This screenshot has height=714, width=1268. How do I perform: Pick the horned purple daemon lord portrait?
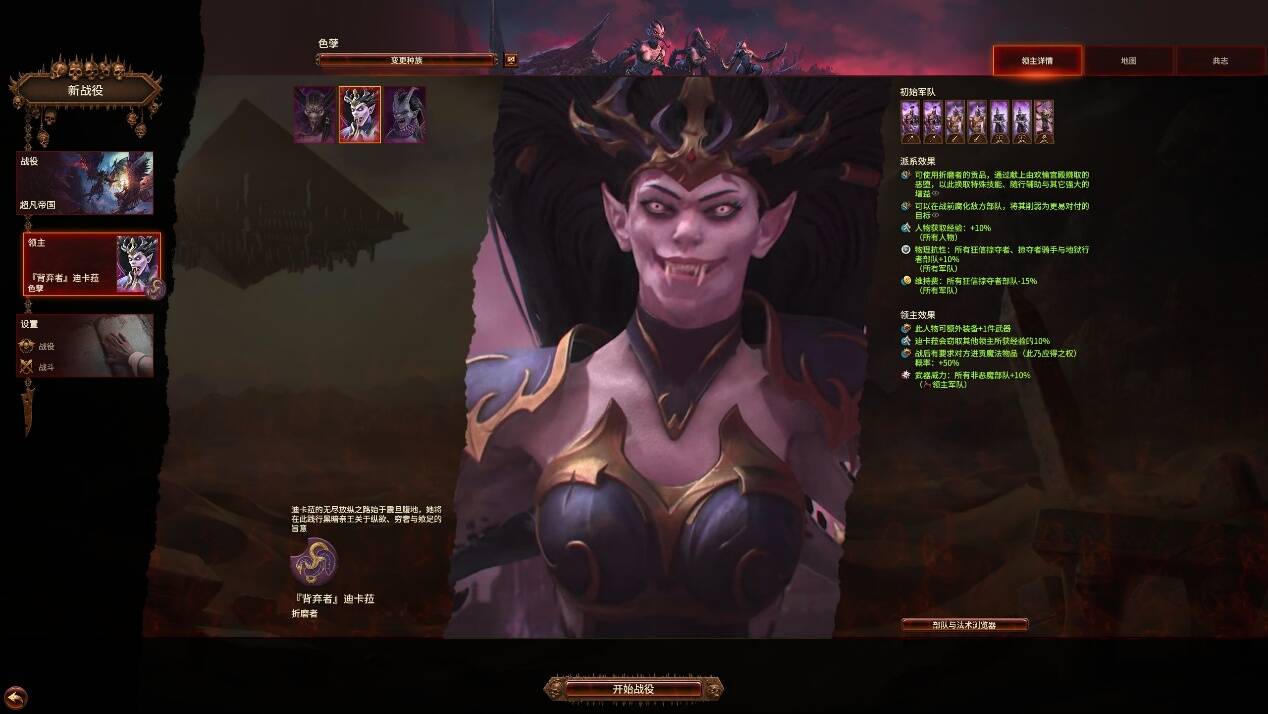(405, 115)
